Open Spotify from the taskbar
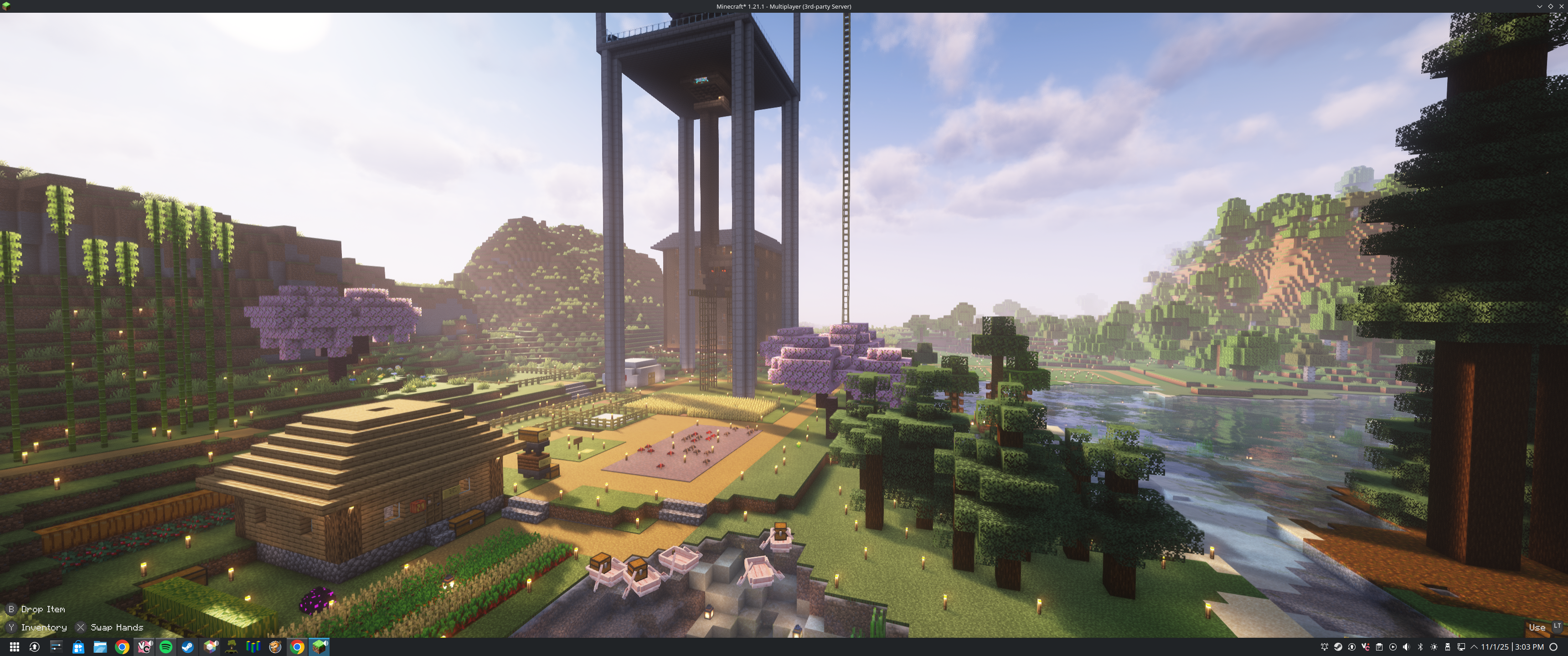 [x=165, y=647]
